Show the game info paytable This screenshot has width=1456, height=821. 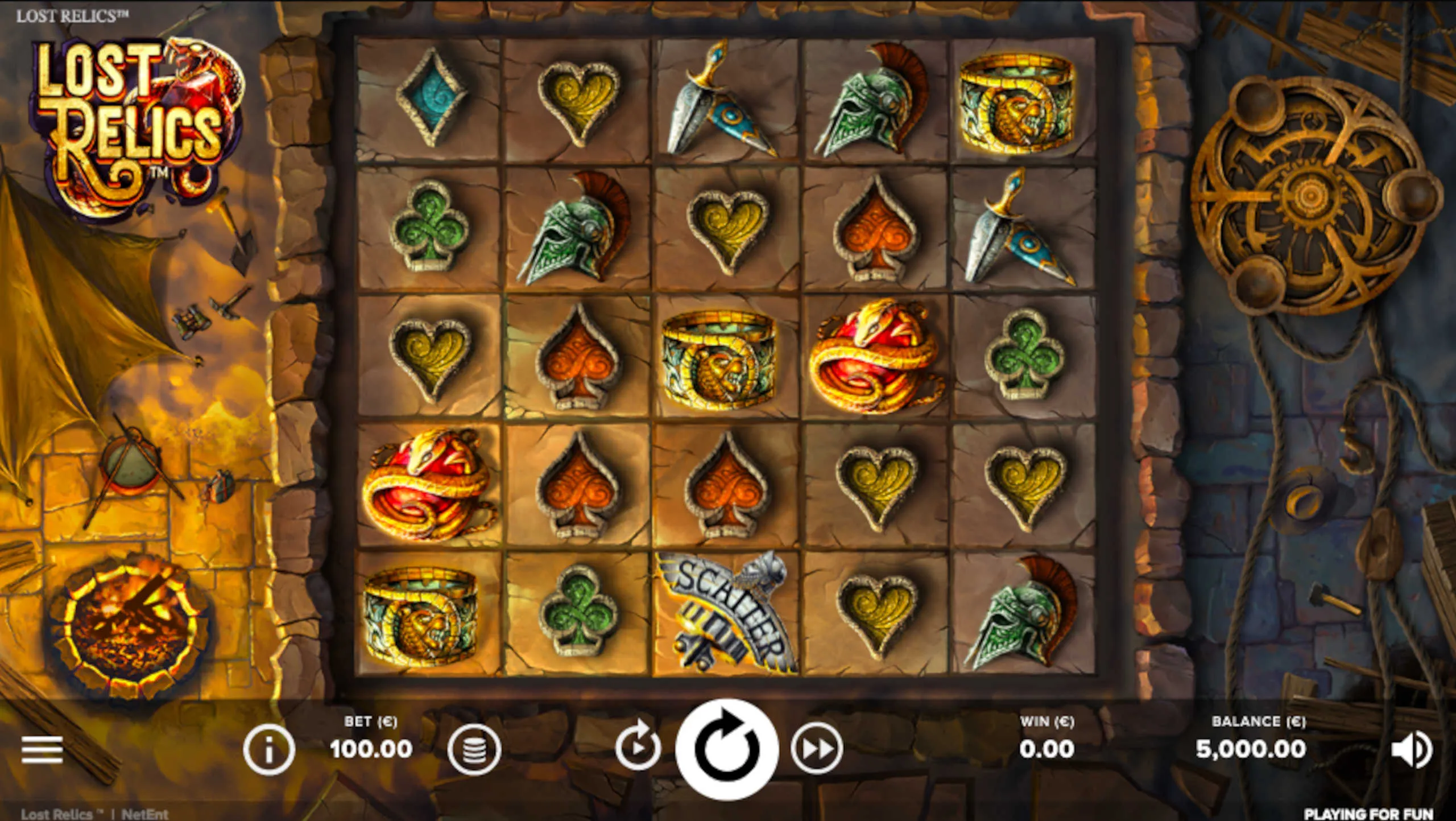(268, 749)
